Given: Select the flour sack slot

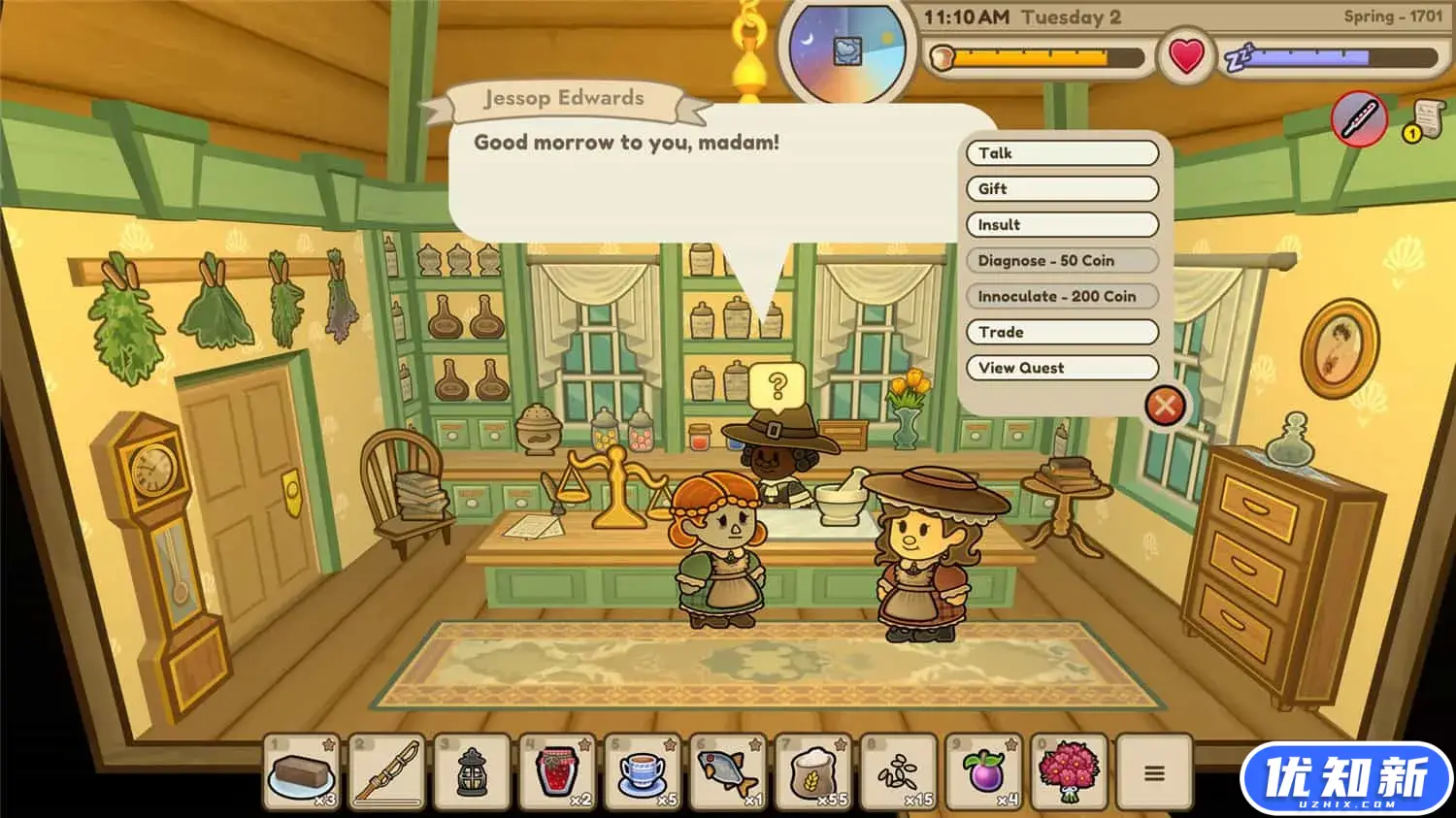Looking at the screenshot, I should [813, 772].
